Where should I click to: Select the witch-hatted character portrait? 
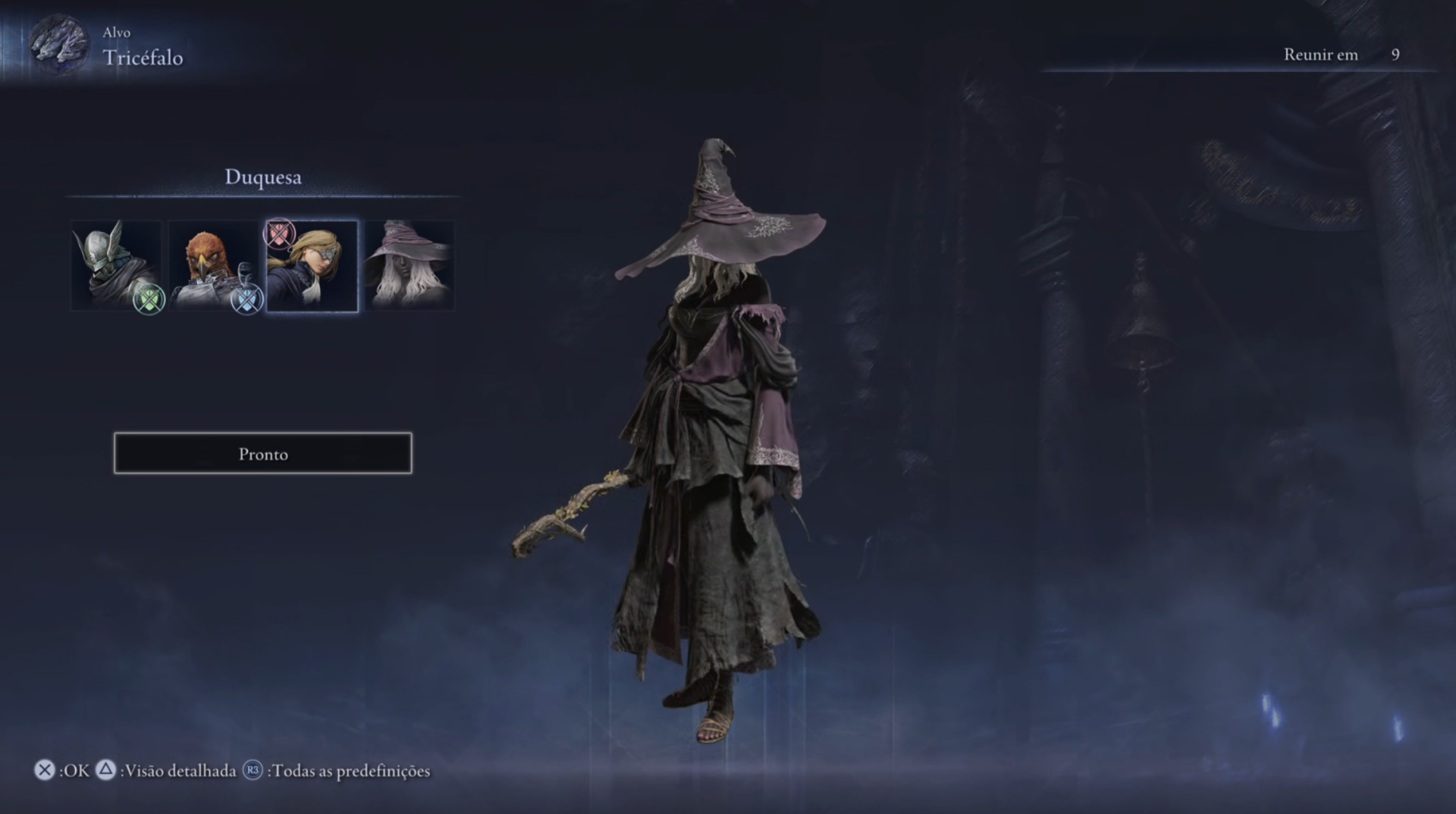coord(409,265)
